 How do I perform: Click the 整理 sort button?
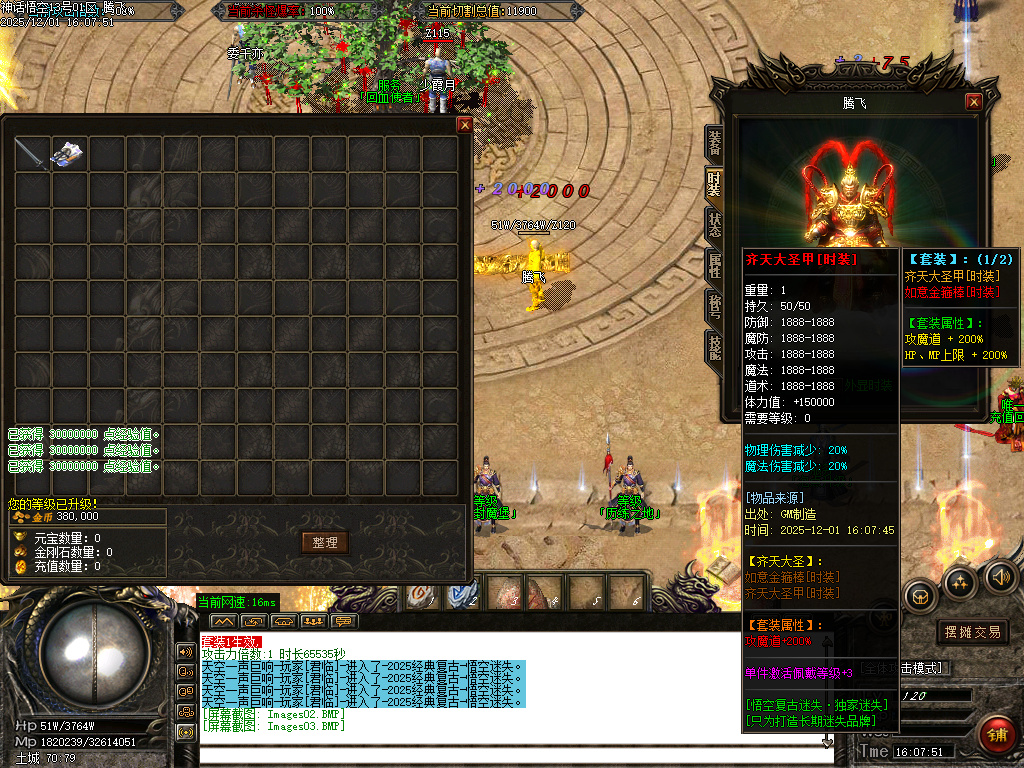coord(325,542)
